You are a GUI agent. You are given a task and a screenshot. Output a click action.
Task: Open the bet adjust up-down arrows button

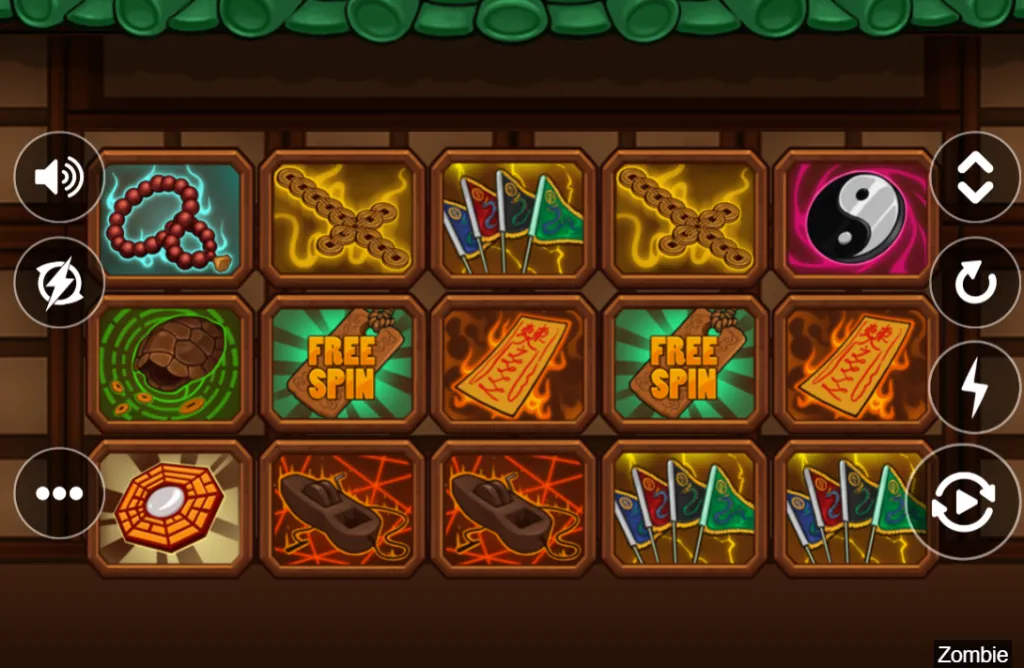pyautogui.click(x=975, y=178)
